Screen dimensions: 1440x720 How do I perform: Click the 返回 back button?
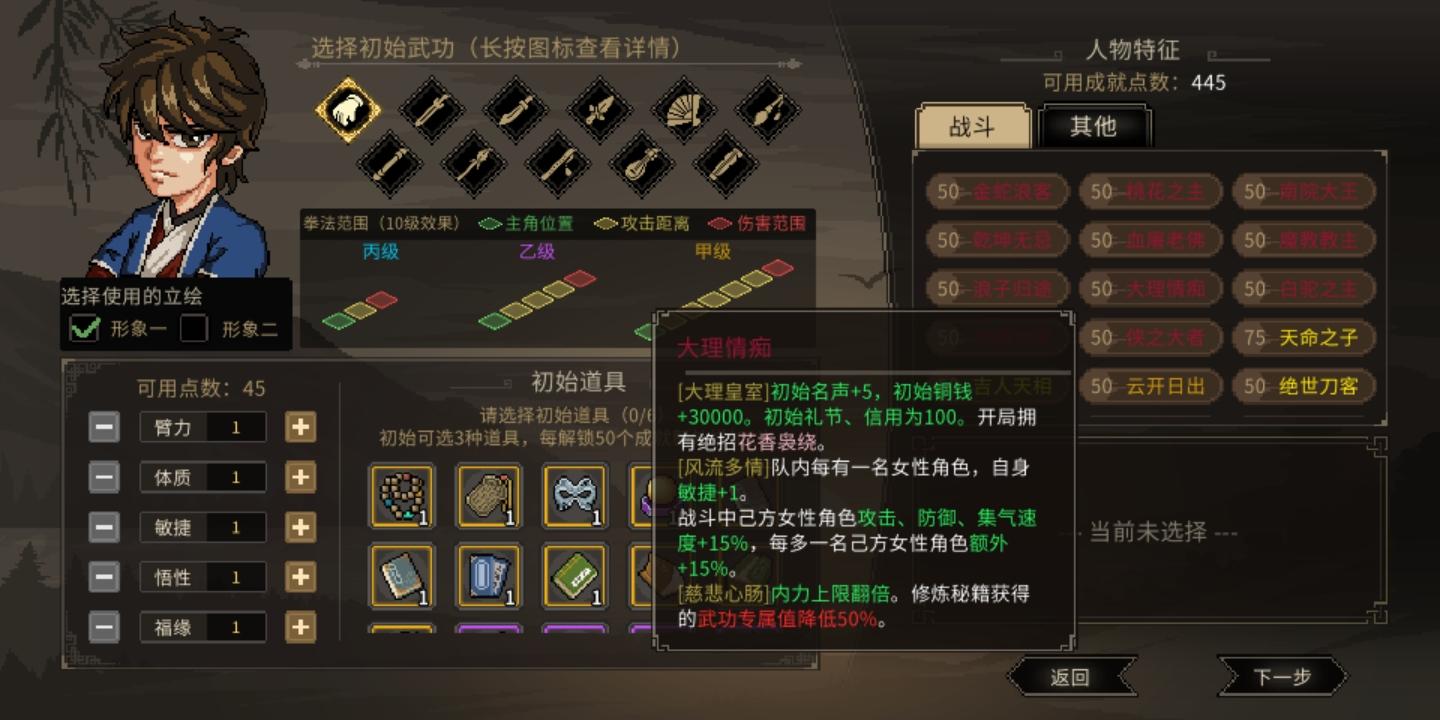tap(1072, 676)
